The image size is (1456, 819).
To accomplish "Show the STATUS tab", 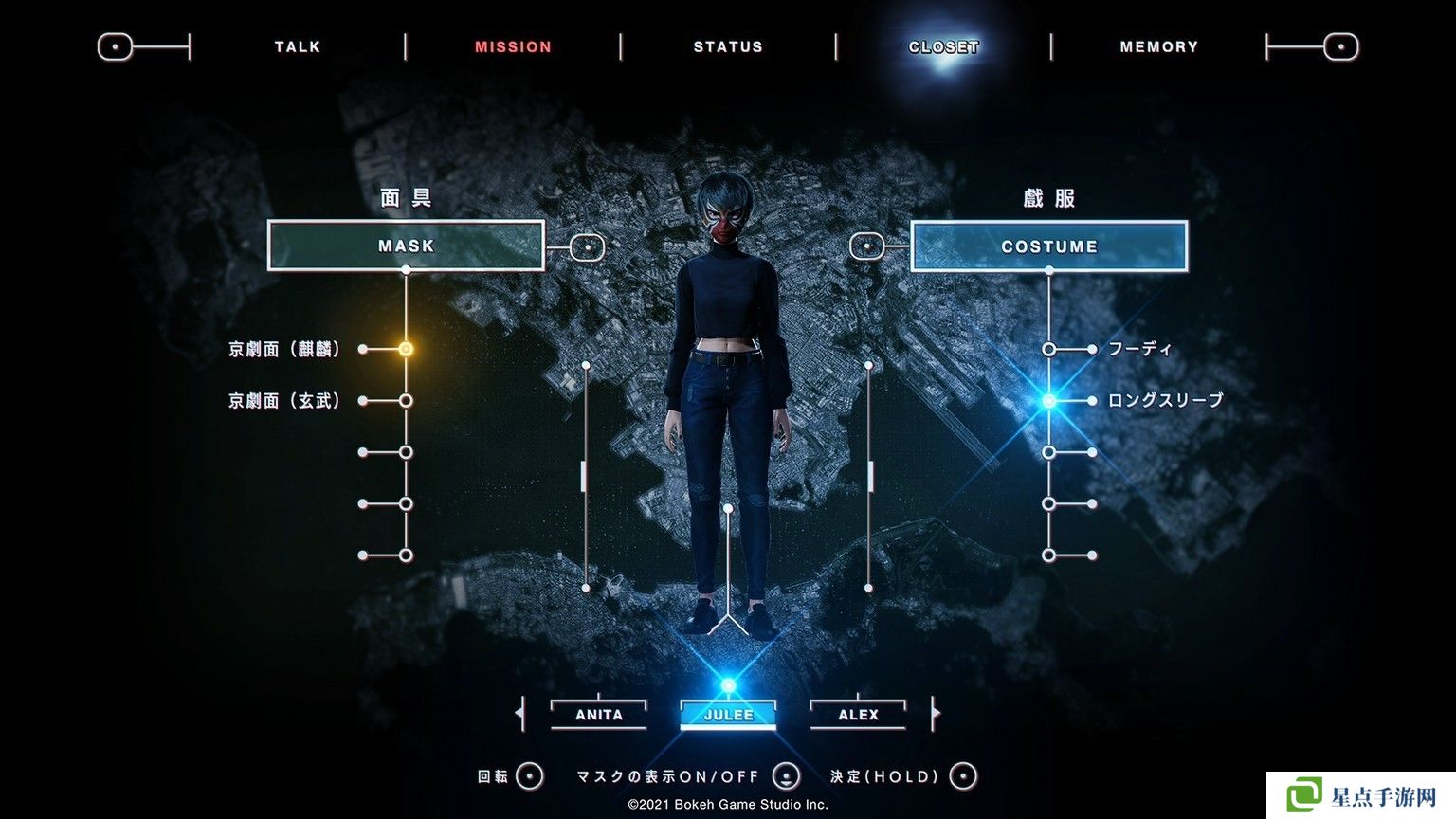I will [x=728, y=46].
